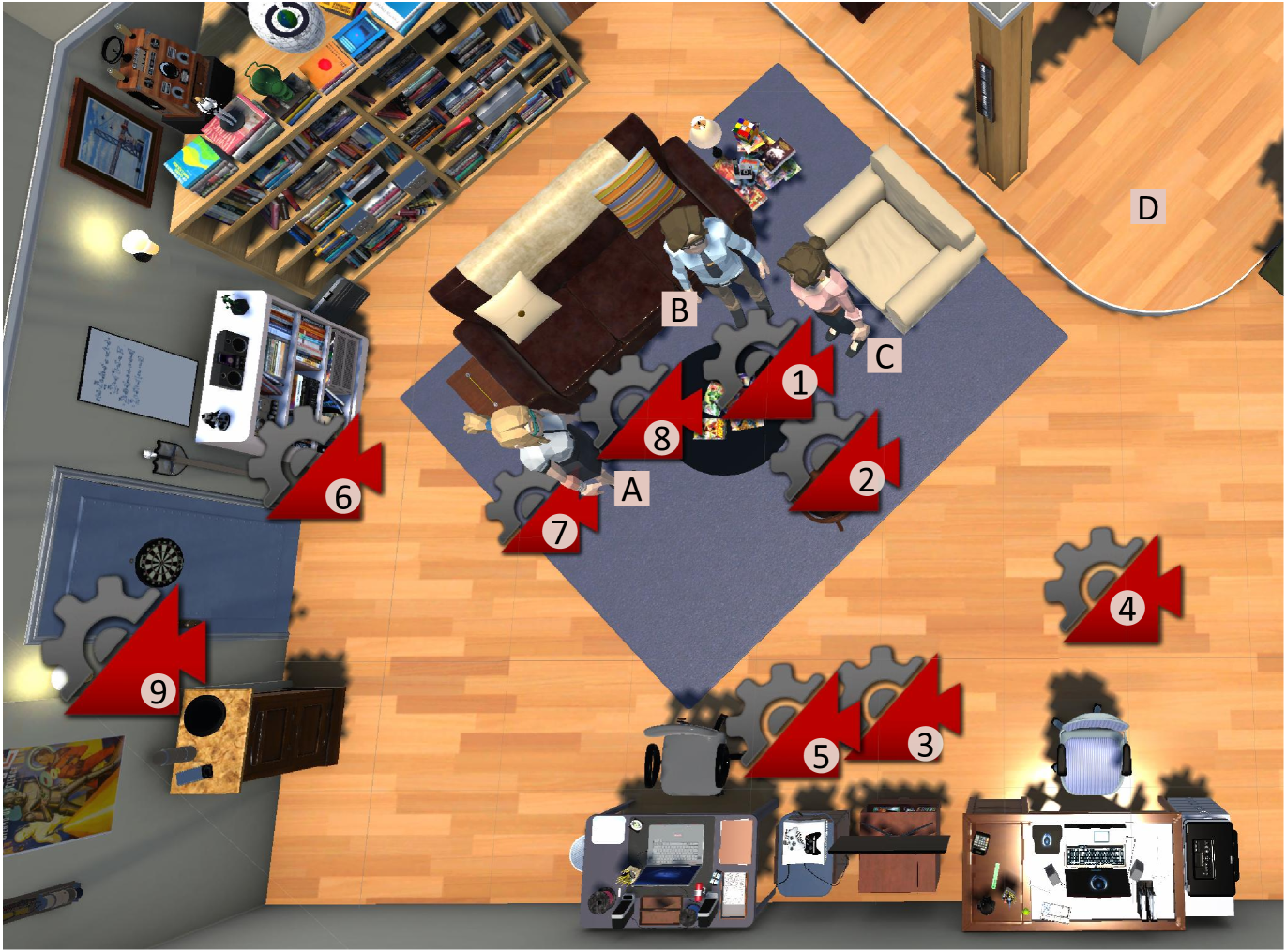Pick camera marker number 5
Screen dimensions: 1286x952
(x=821, y=756)
